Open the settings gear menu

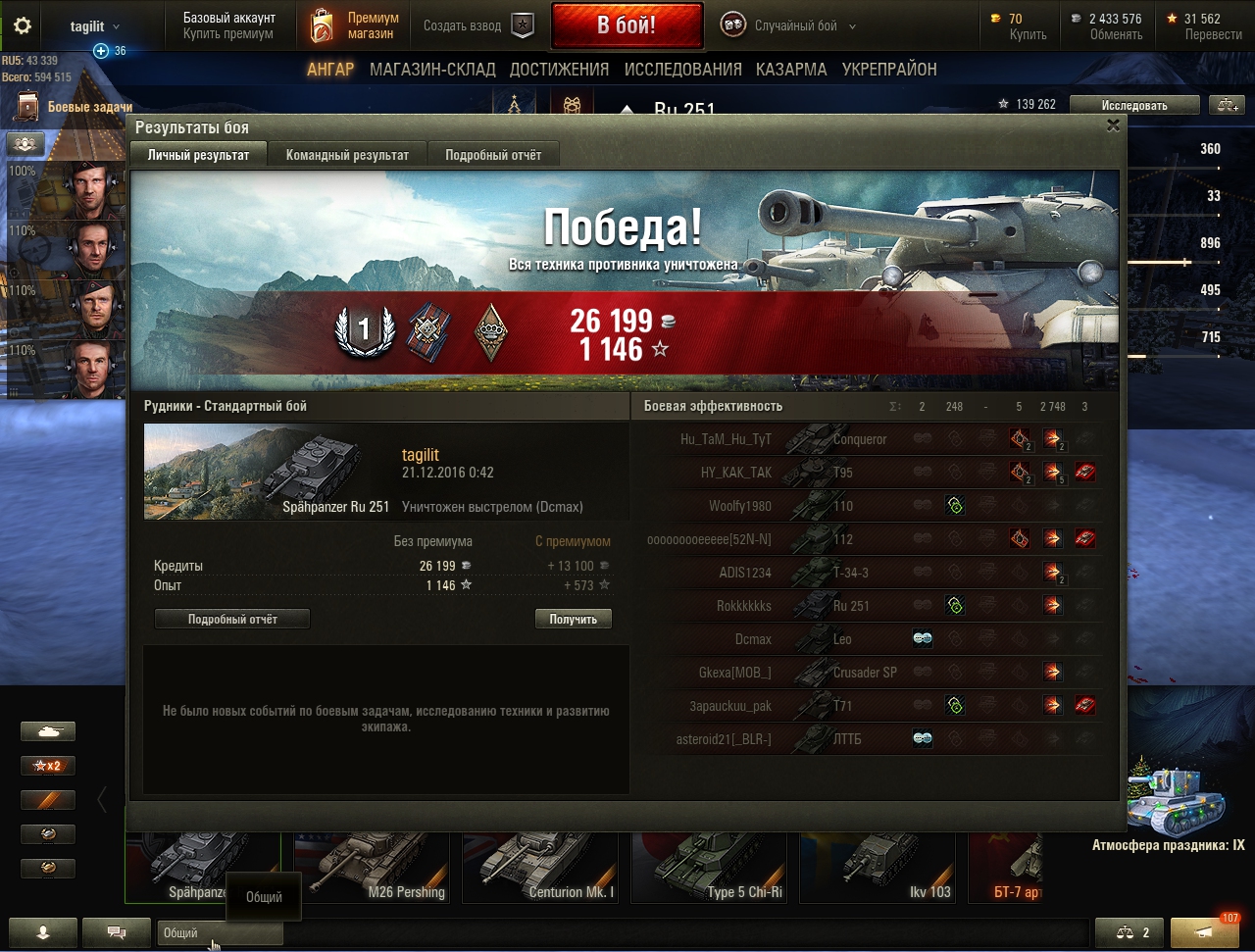click(x=23, y=26)
